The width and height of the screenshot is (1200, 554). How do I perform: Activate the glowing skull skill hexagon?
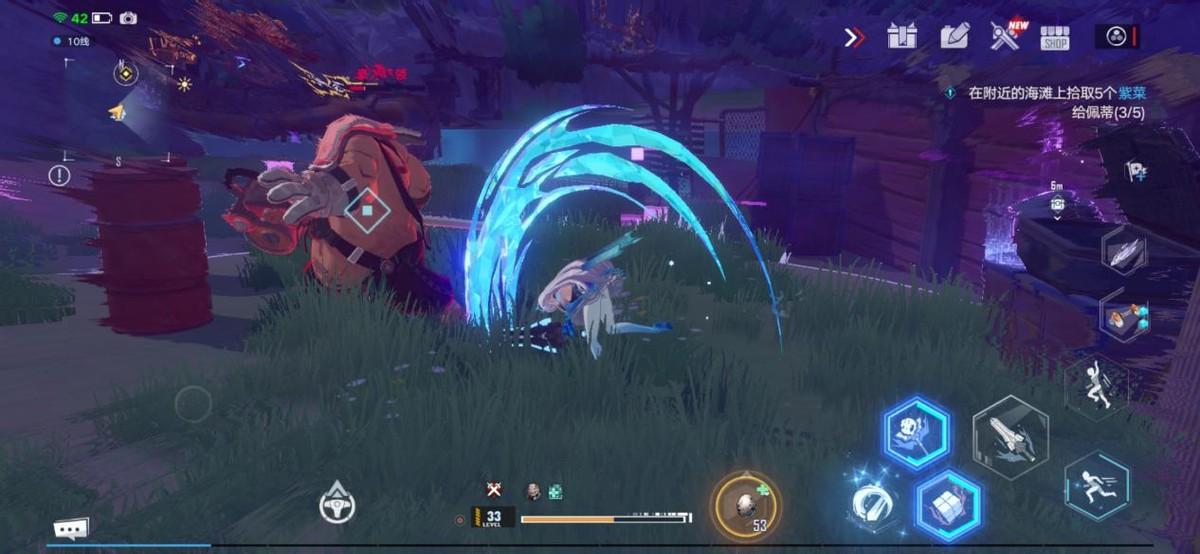[x=916, y=433]
